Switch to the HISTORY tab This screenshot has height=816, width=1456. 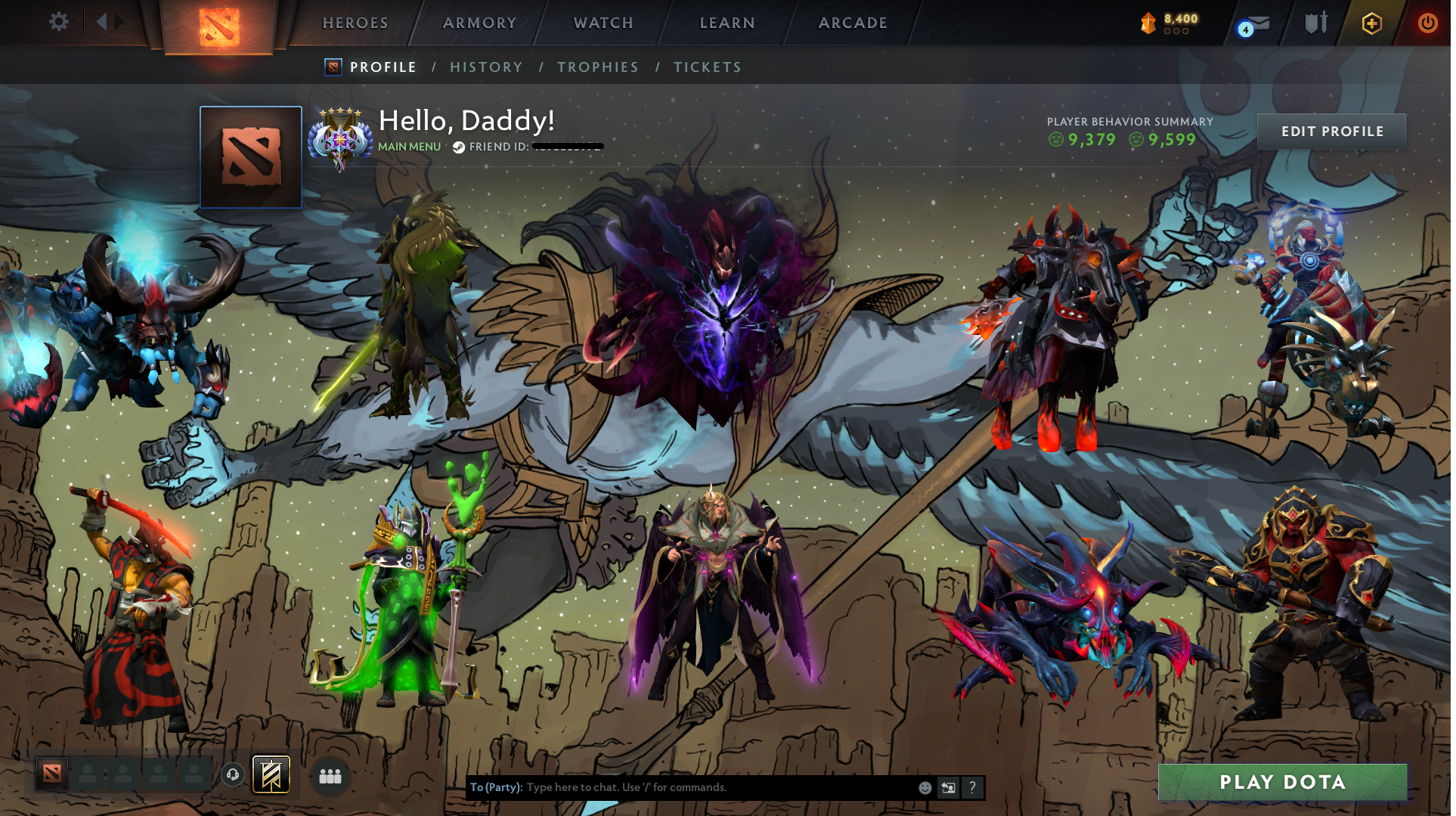click(x=486, y=67)
